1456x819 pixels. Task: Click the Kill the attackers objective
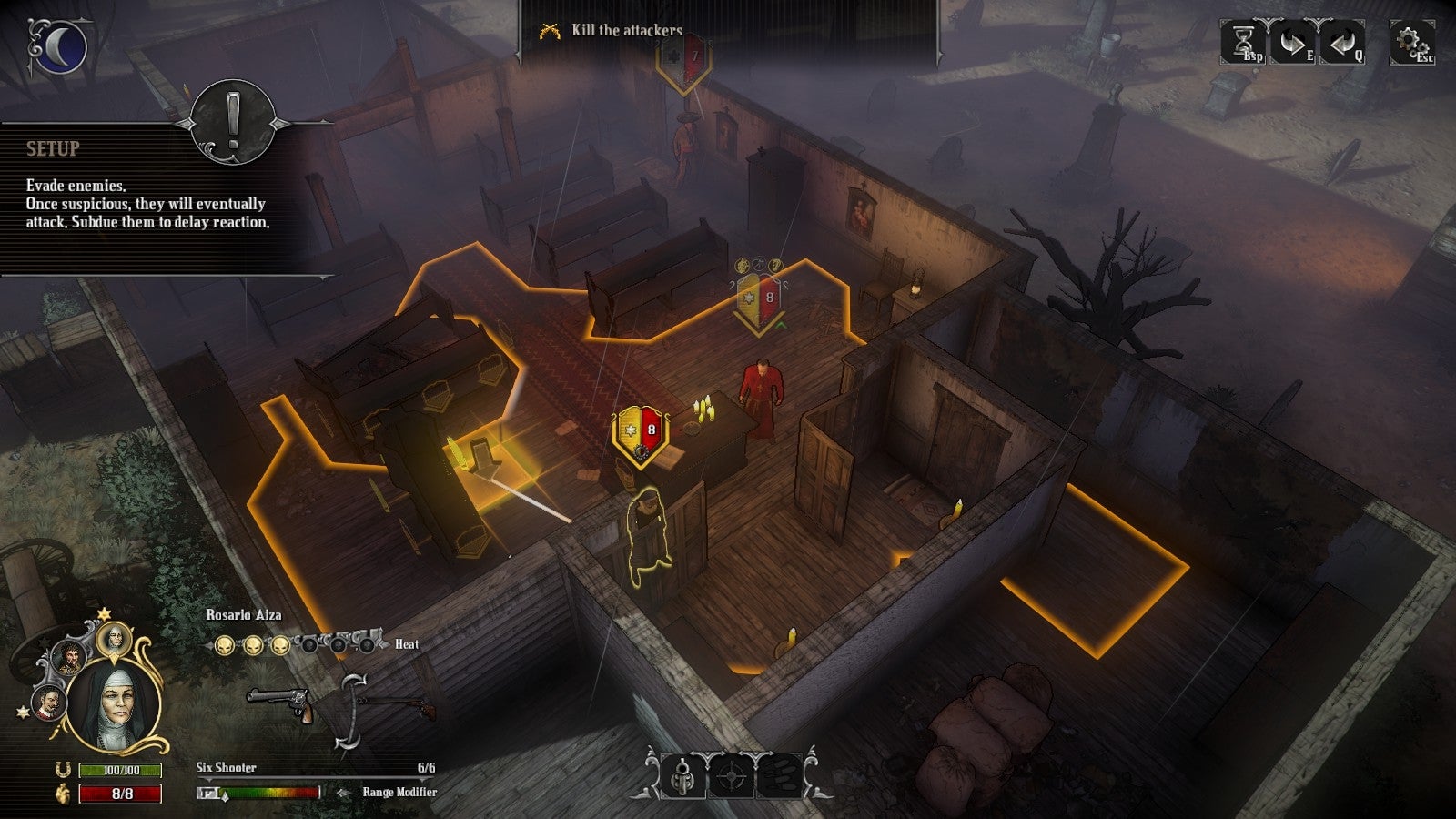(x=626, y=30)
